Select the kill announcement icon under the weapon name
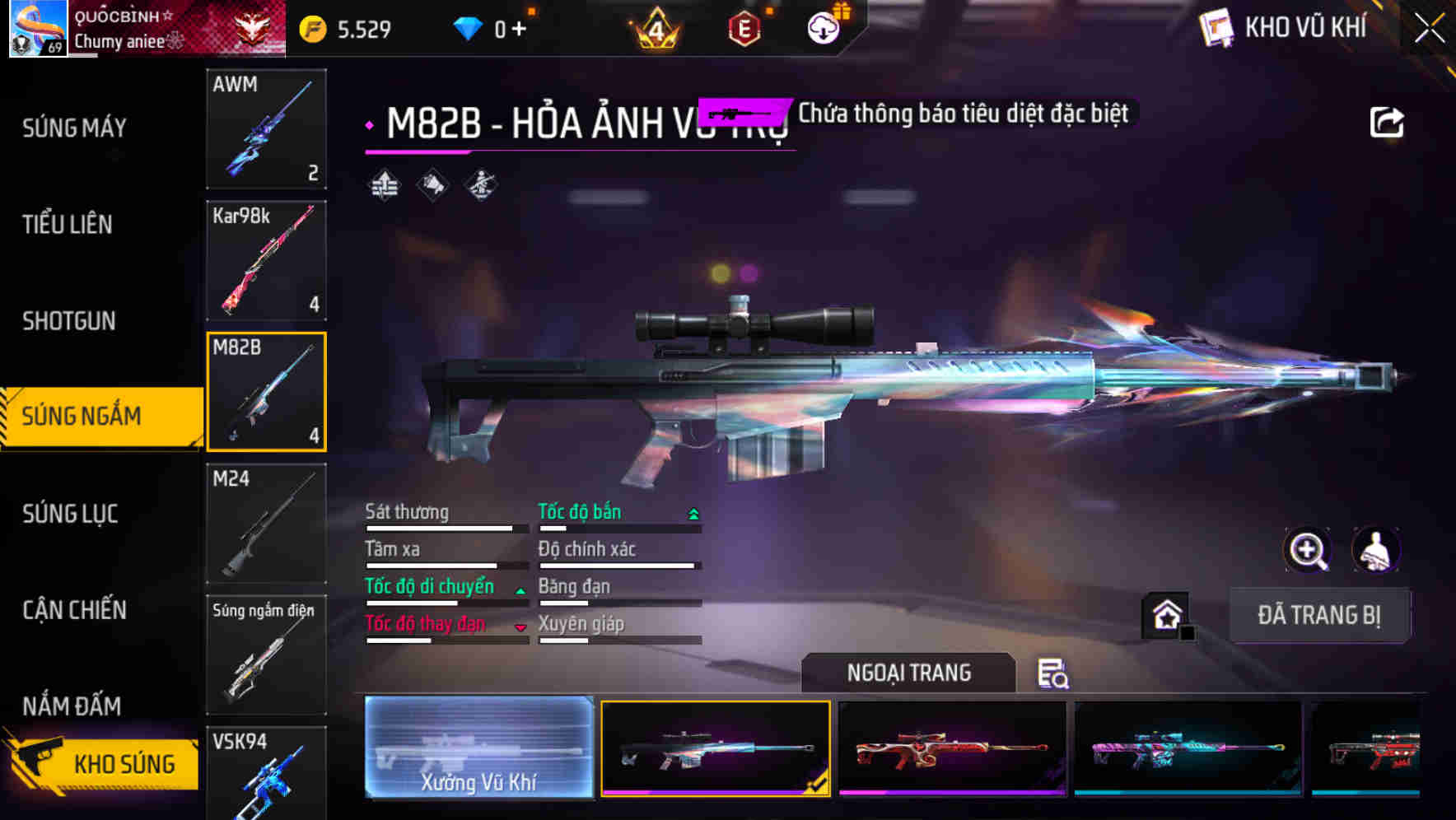The width and height of the screenshot is (1456, 820). (432, 185)
